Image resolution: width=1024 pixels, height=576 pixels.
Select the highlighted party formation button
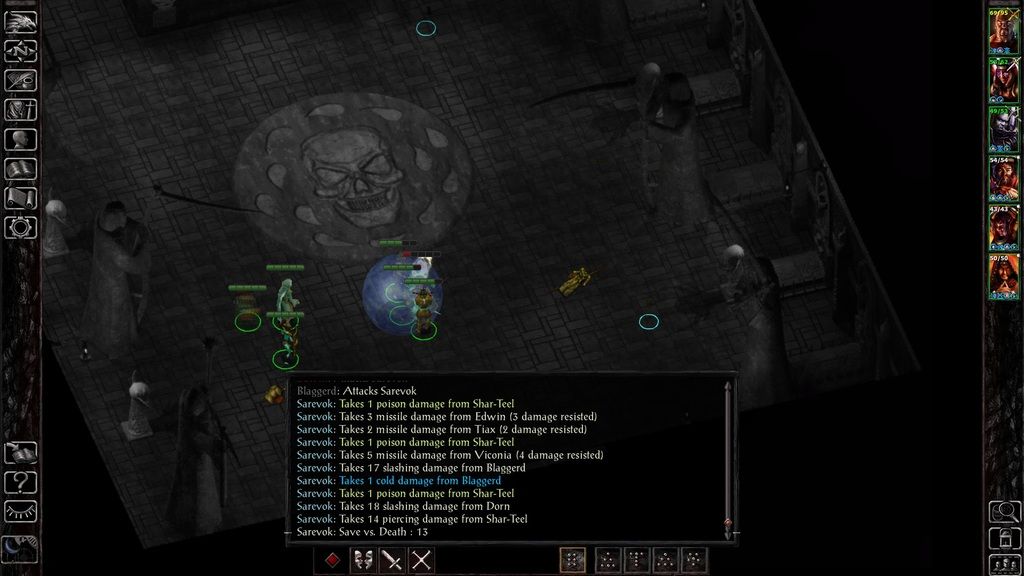point(573,560)
